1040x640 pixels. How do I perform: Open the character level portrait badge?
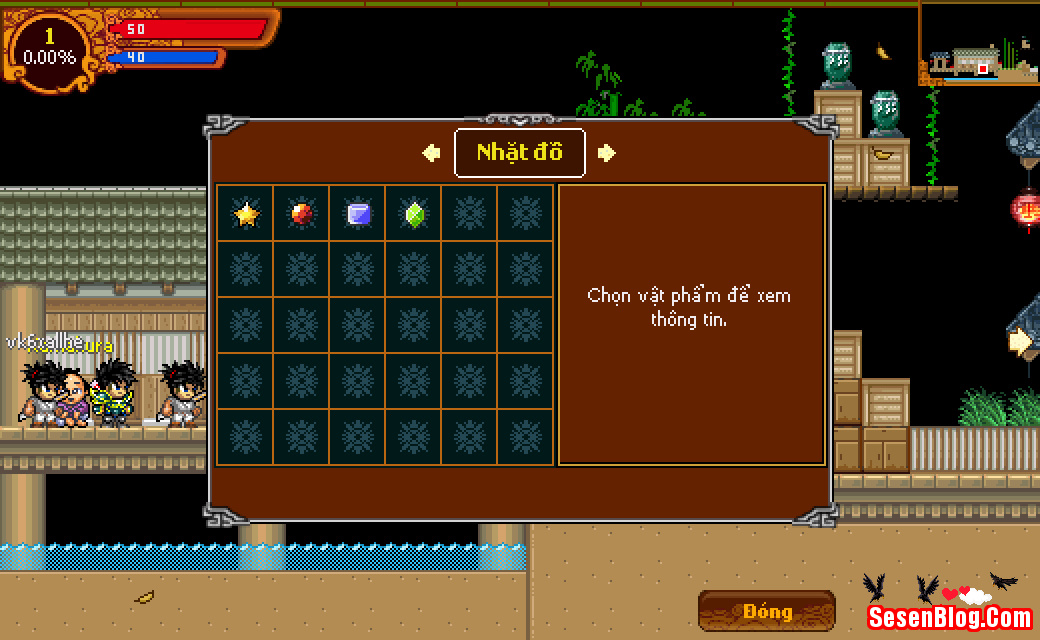click(49, 48)
